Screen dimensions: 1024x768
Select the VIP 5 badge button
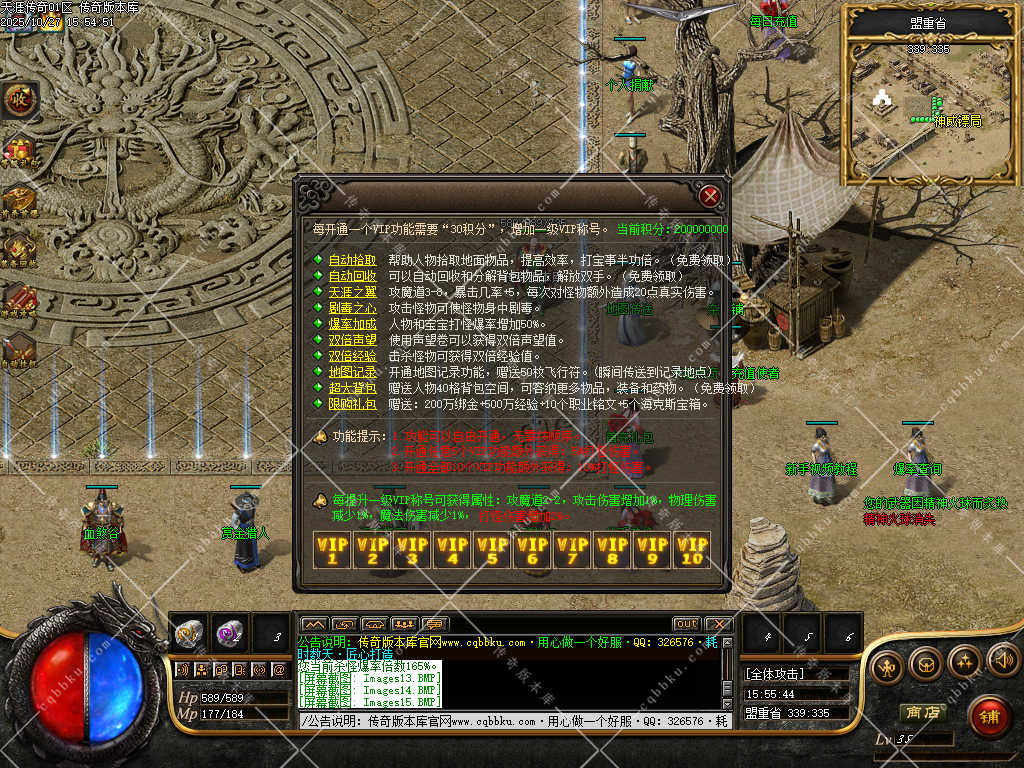492,549
